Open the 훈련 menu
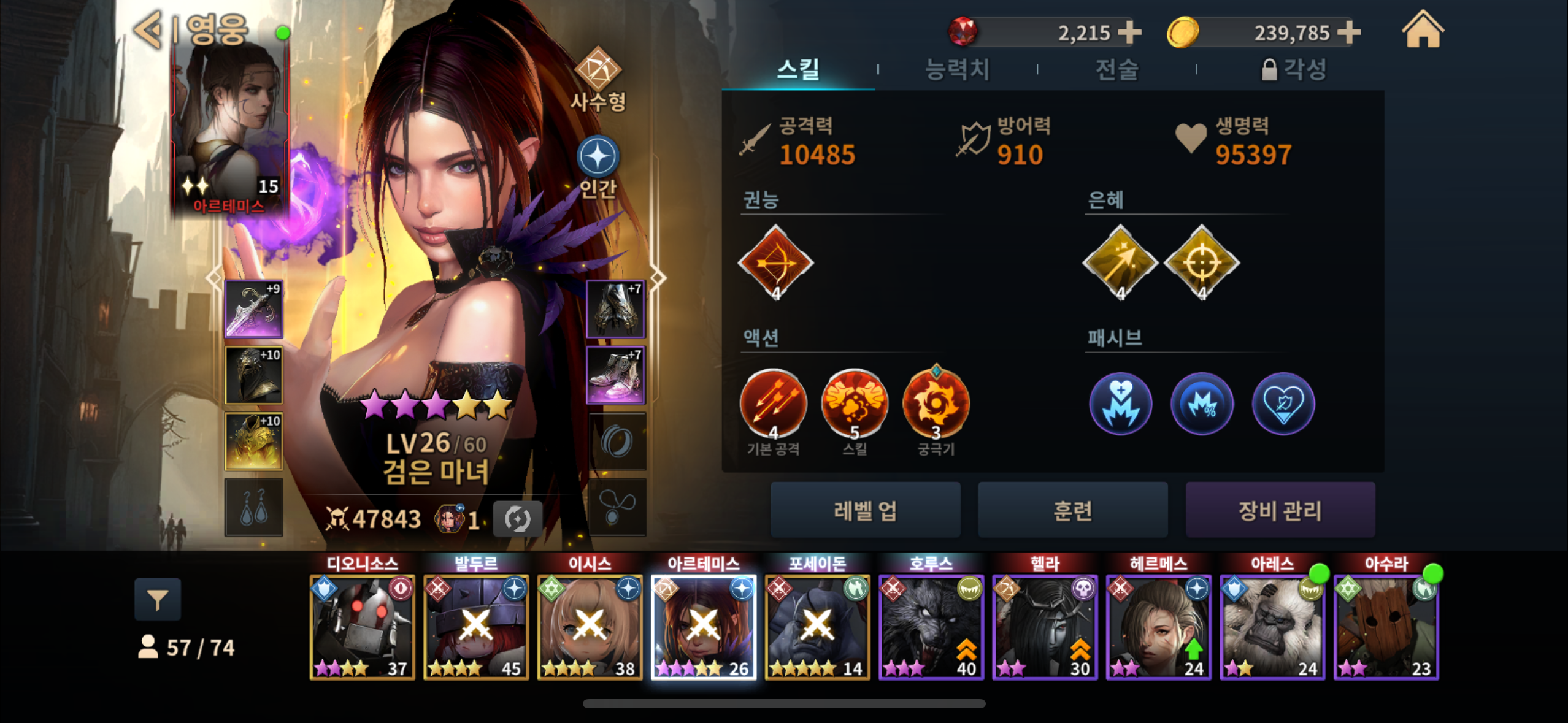The width and height of the screenshot is (1568, 723). (1072, 510)
